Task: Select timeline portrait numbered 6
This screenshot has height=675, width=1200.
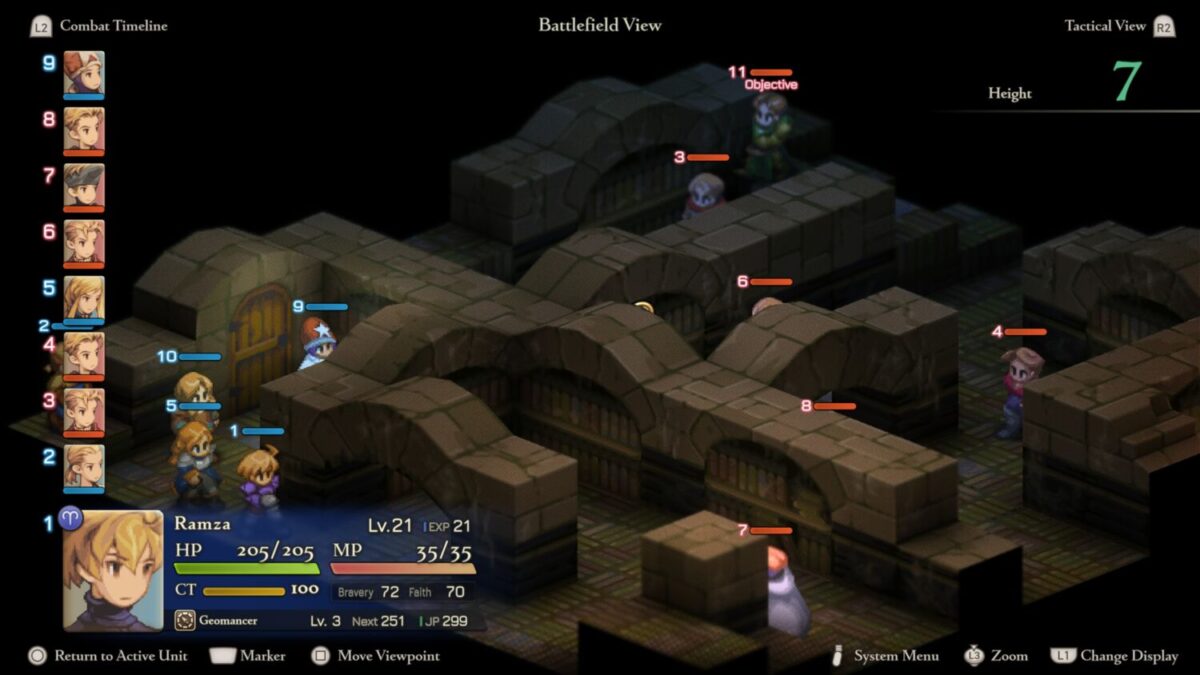Action: (84, 243)
